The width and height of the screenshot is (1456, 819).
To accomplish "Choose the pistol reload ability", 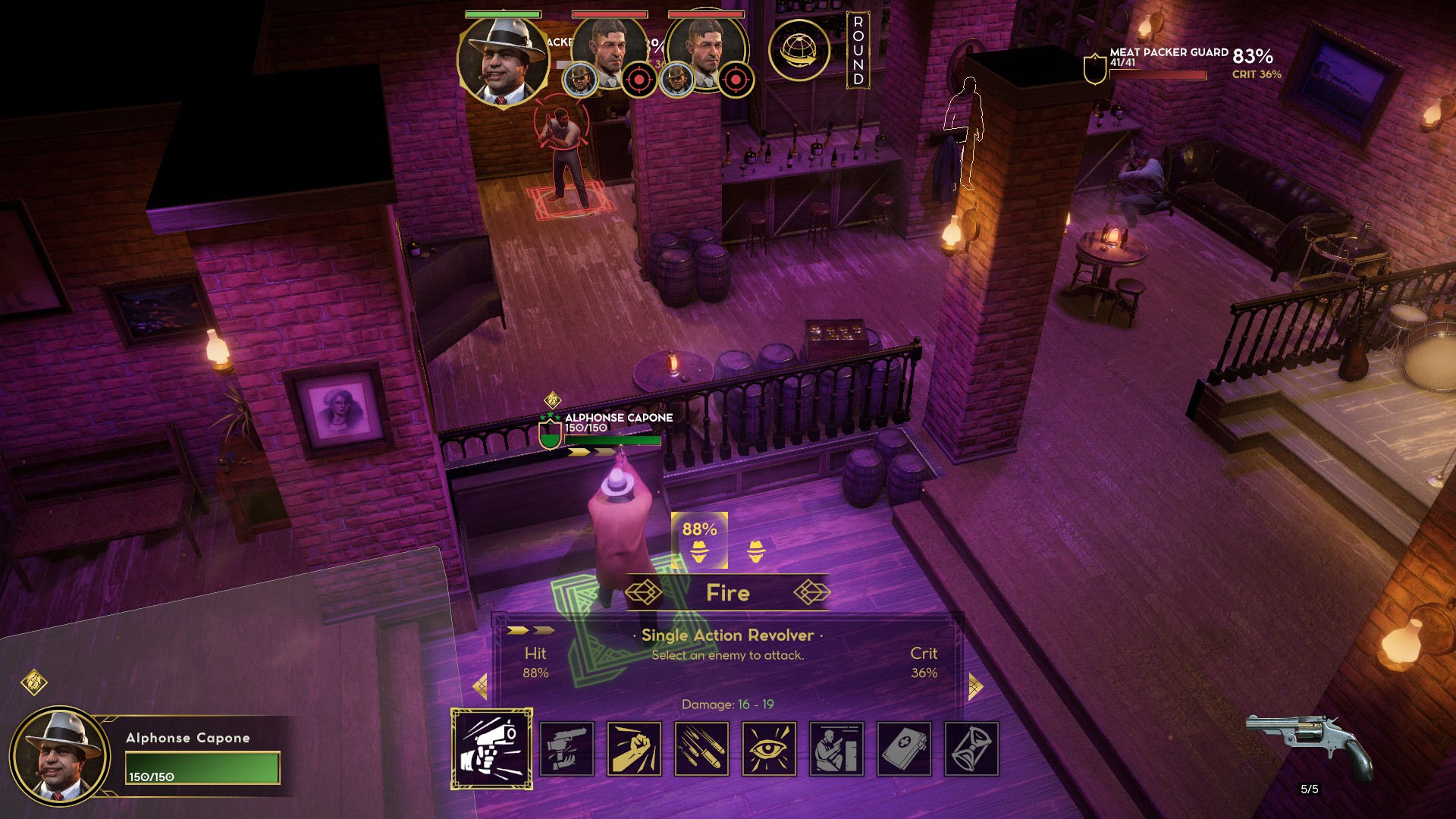I will pyautogui.click(x=566, y=748).
